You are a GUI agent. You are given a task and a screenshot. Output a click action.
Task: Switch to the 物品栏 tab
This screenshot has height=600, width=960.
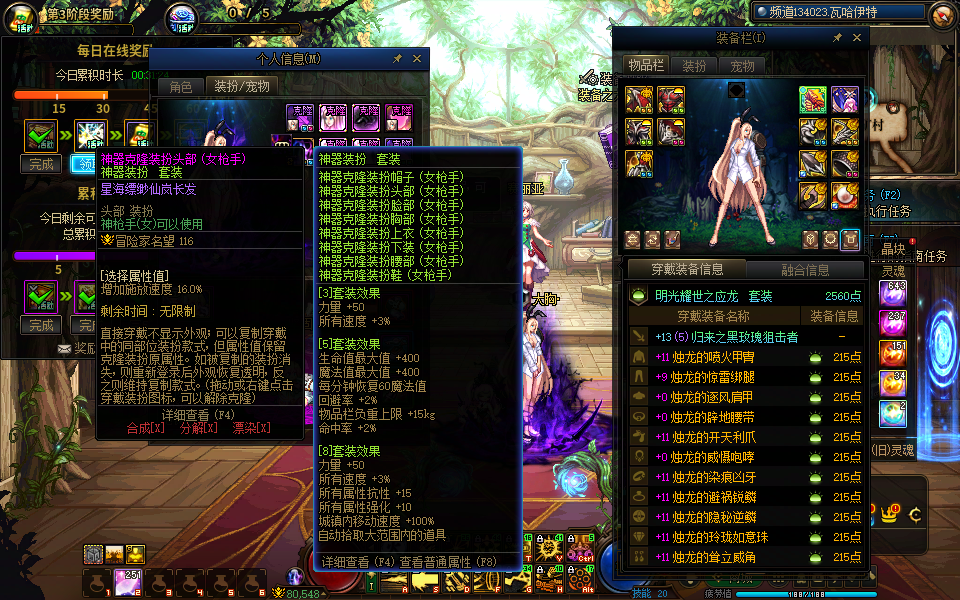[645, 66]
